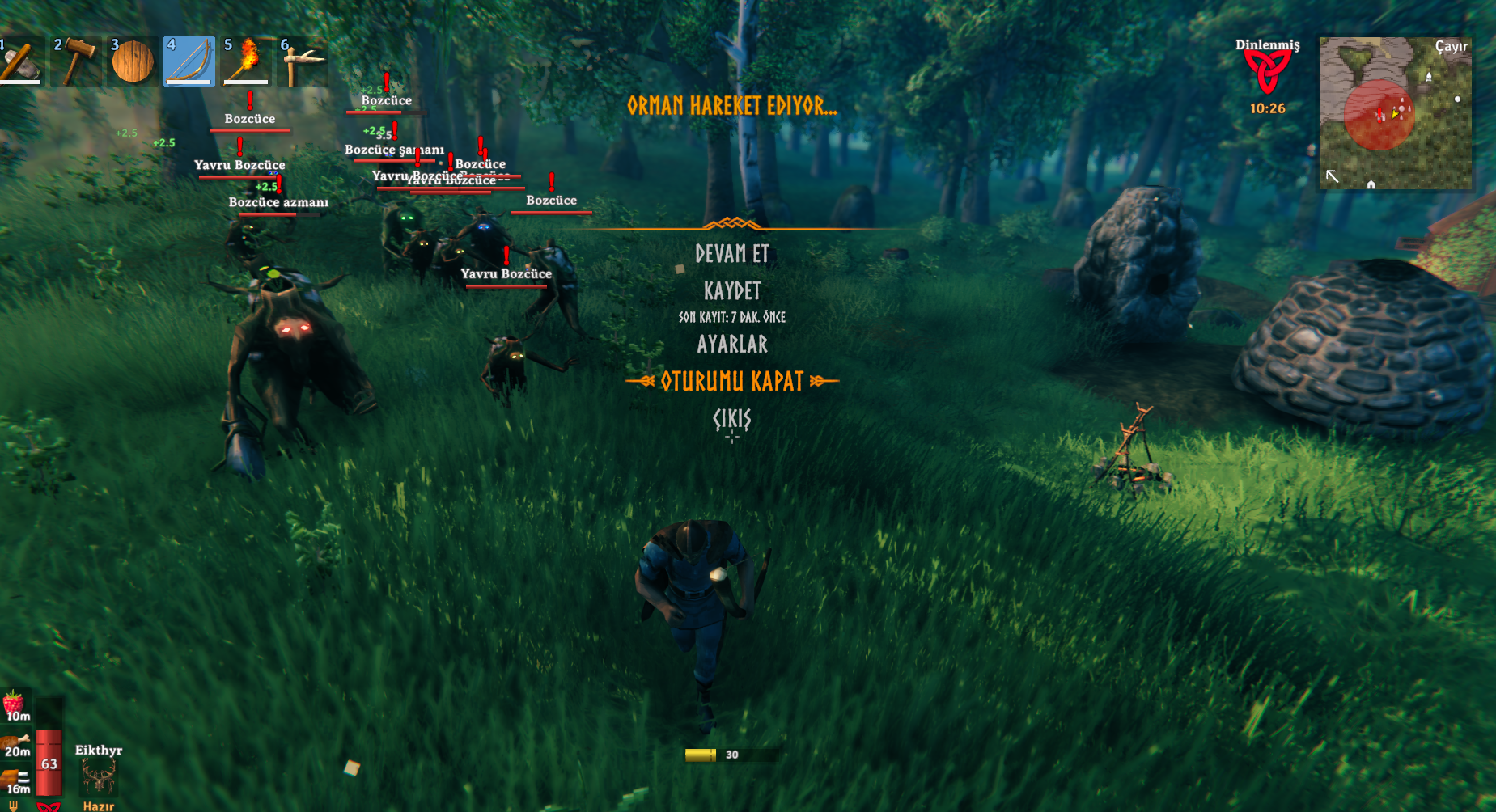
Task: Choose Oturumu Kapat to log out
Action: (x=732, y=381)
